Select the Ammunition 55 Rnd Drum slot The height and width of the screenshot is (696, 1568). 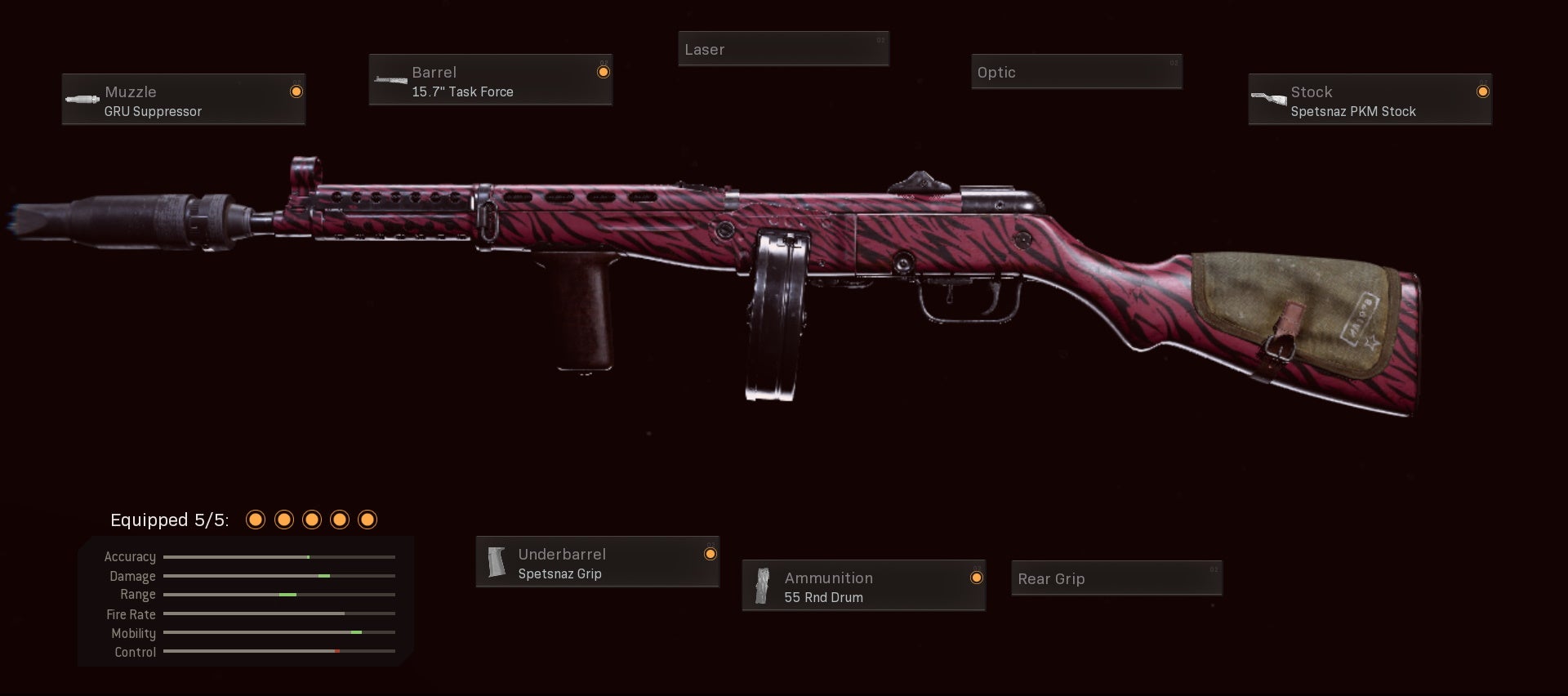coord(863,586)
